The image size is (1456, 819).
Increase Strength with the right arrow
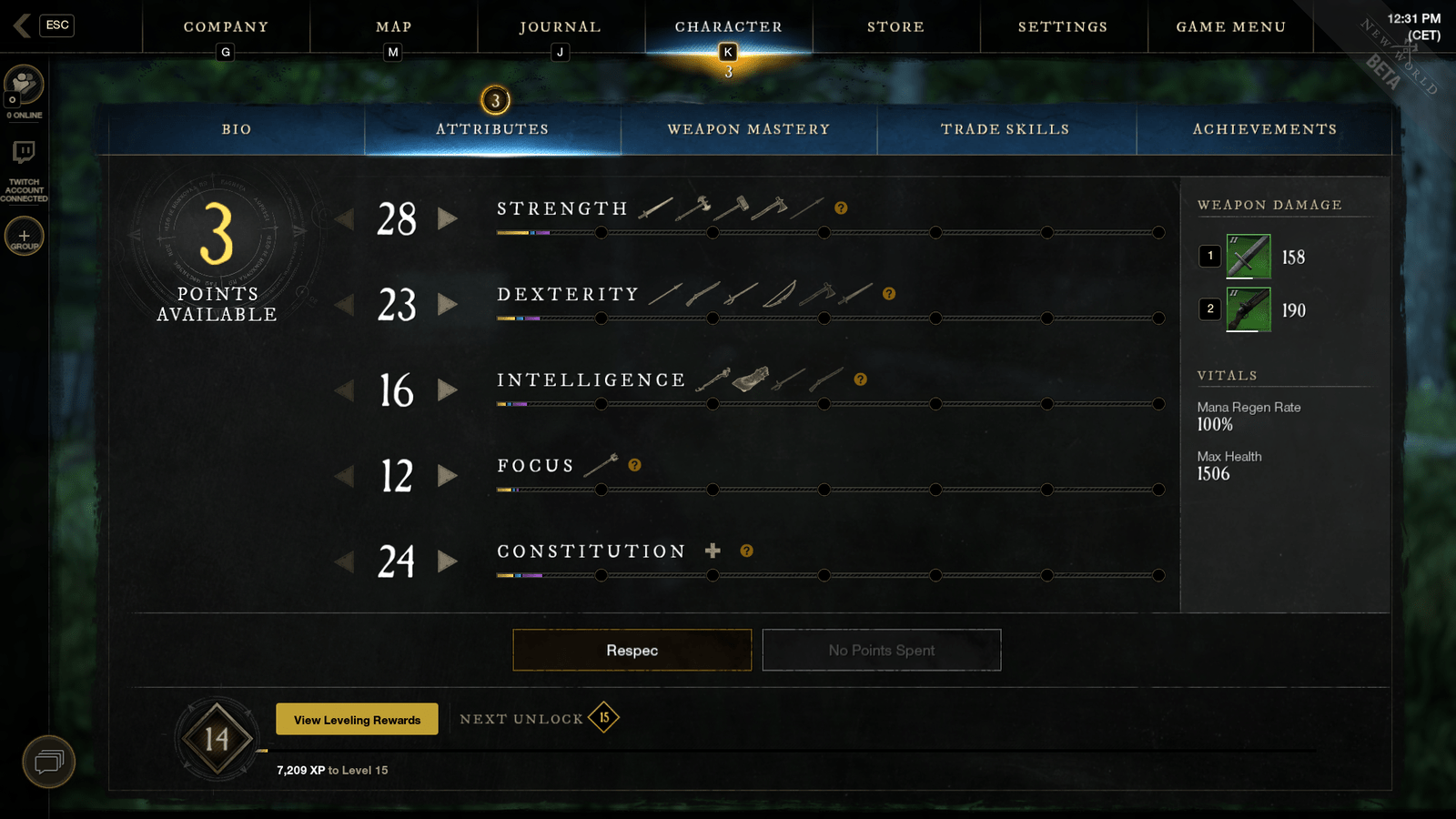click(x=449, y=219)
